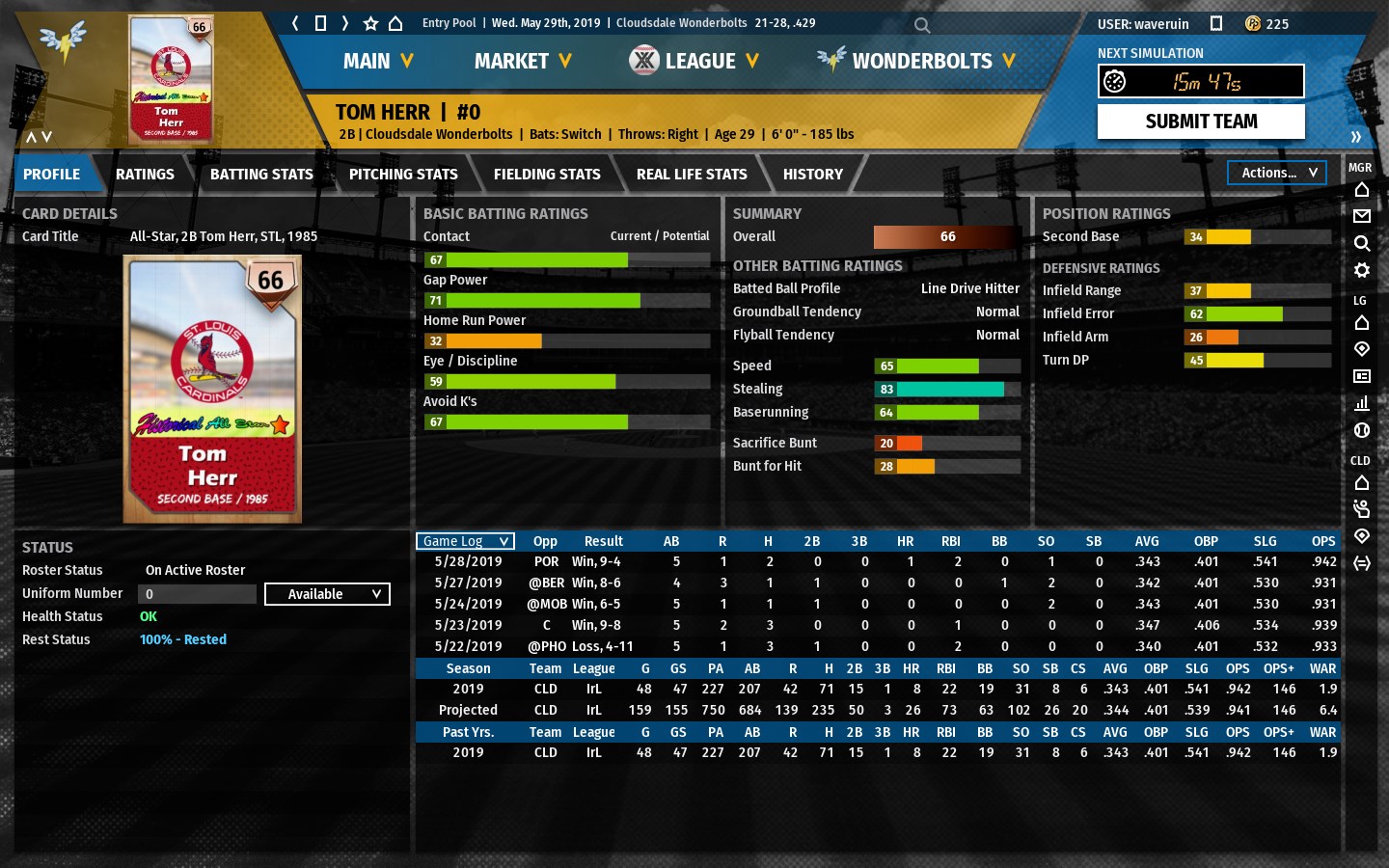The image size is (1389, 868).
Task: Open the MAIN dropdown menu
Action: [378, 61]
